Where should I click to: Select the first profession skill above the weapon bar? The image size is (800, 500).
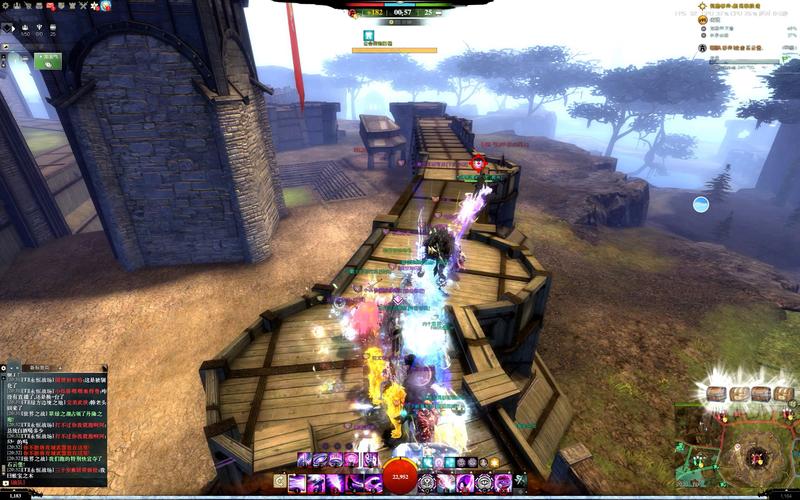302,459
